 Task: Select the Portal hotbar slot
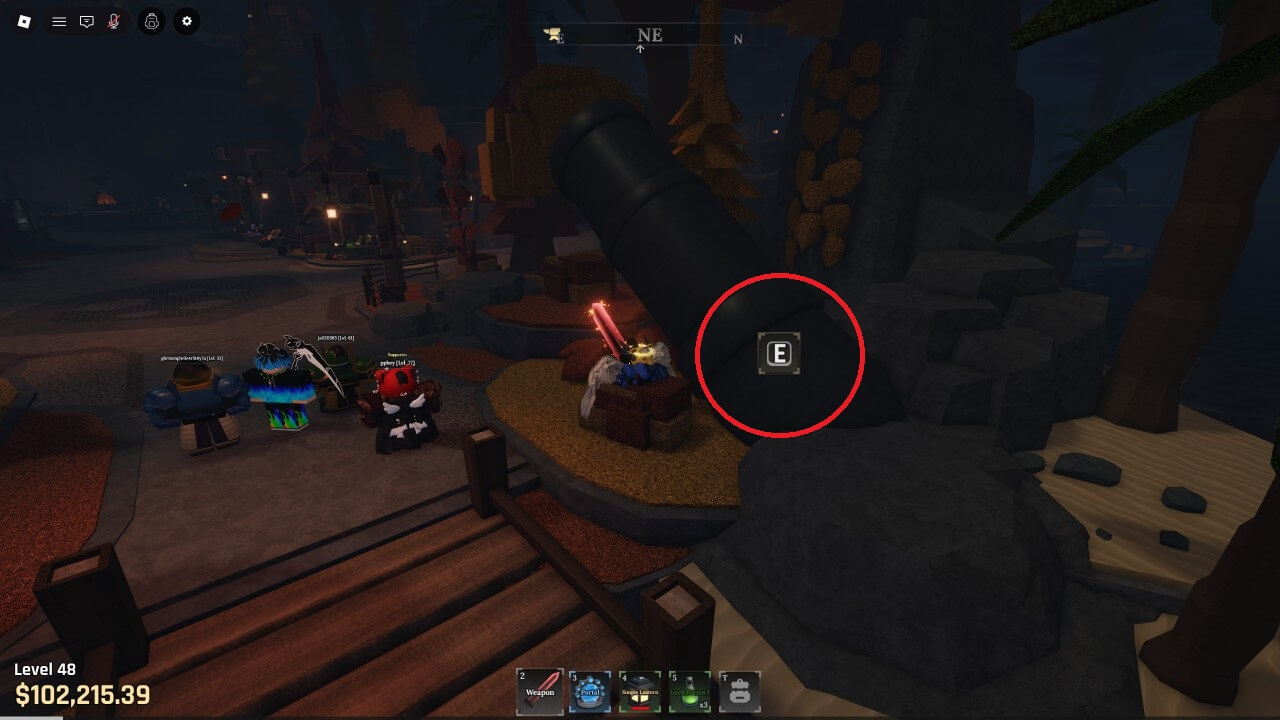[589, 691]
